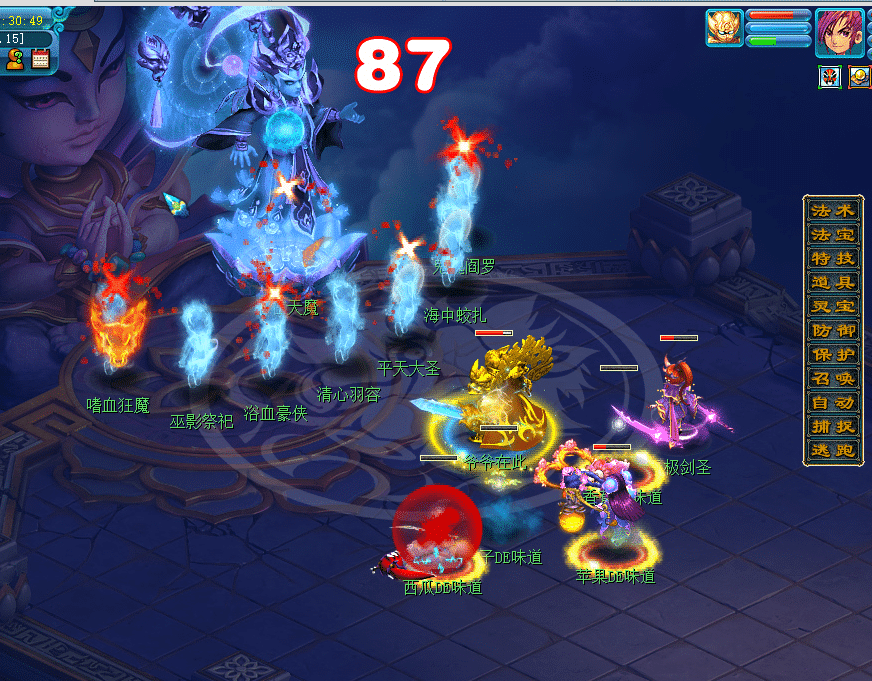Open the 道具 item menu
Screen dimensions: 872x681
(x=832, y=284)
